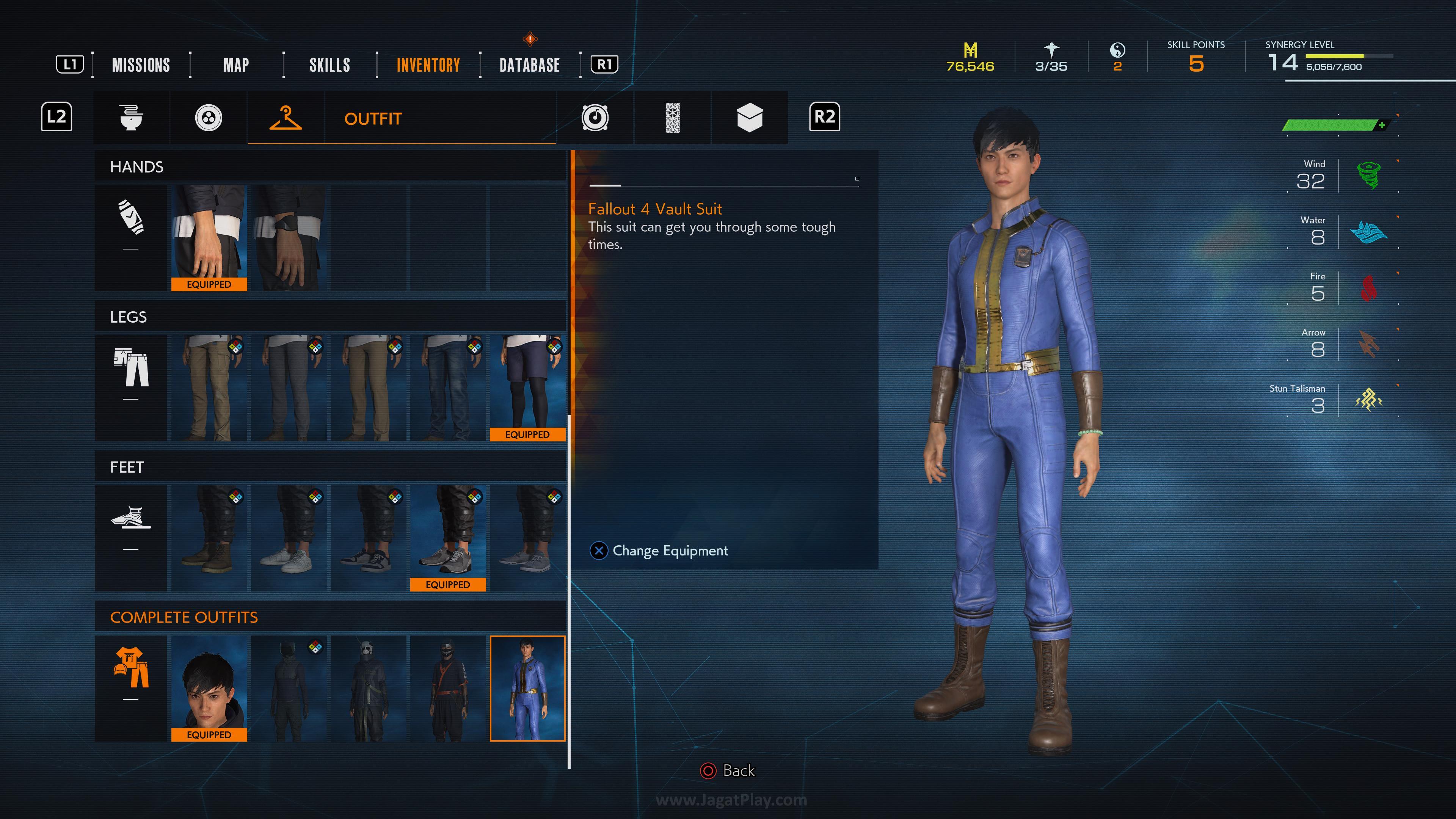Image resolution: width=1456 pixels, height=819 pixels.
Task: Open the Database tab
Action: 530,65
